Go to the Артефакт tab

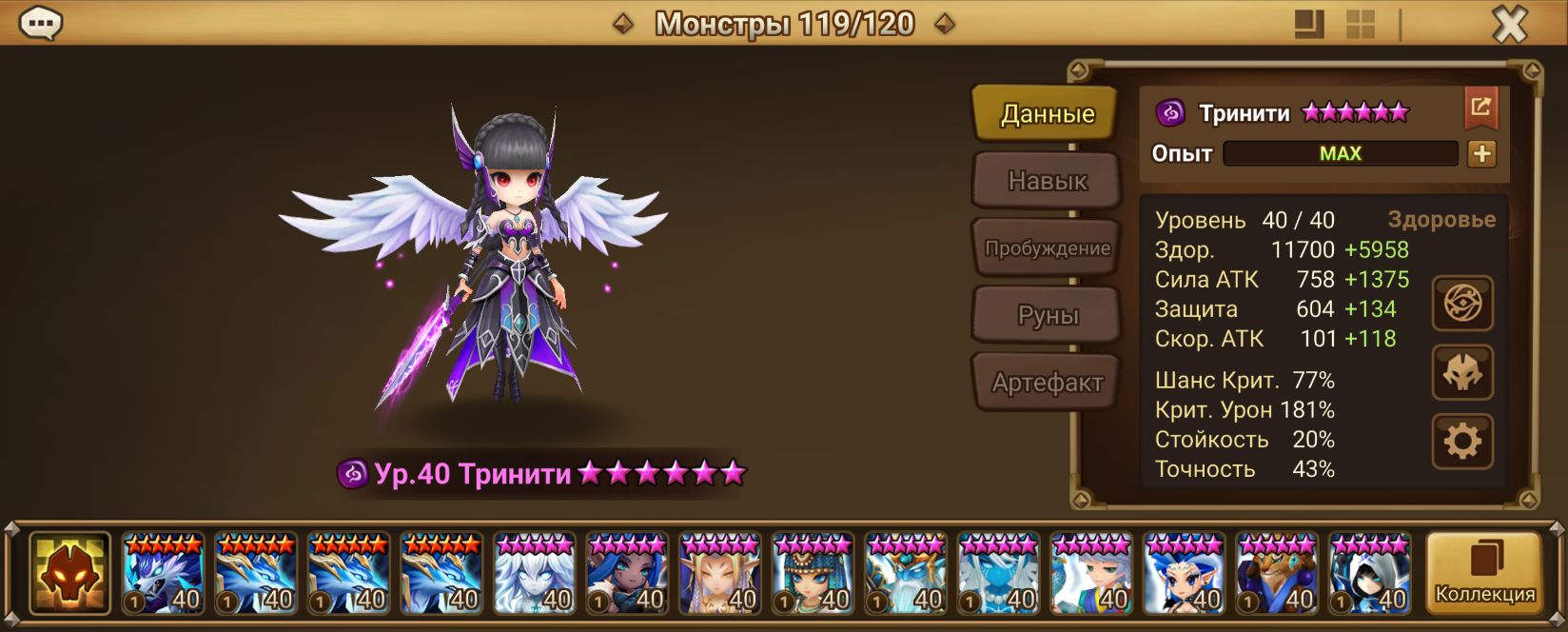pos(1047,383)
